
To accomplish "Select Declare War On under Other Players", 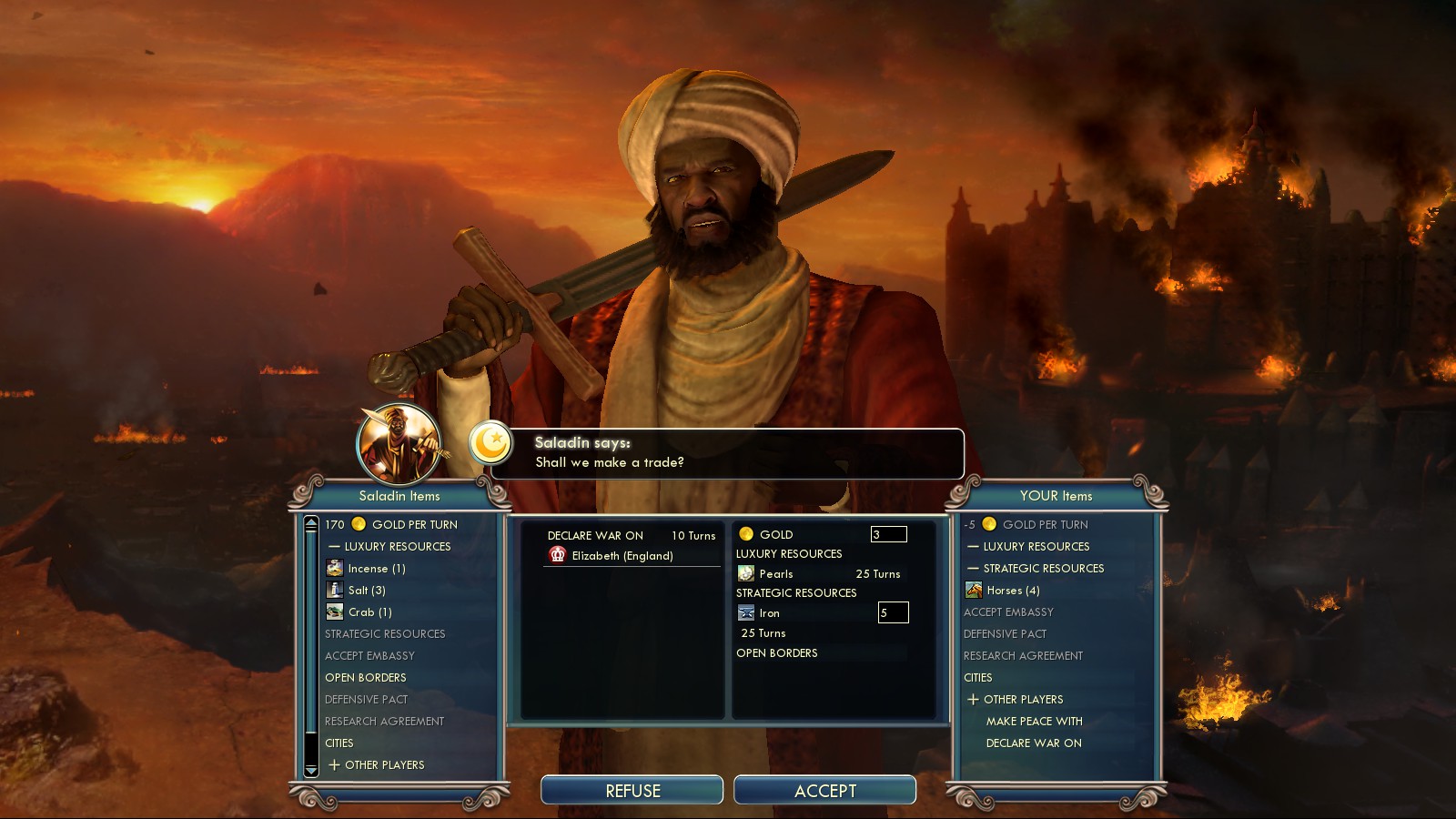I will coord(1033,743).
